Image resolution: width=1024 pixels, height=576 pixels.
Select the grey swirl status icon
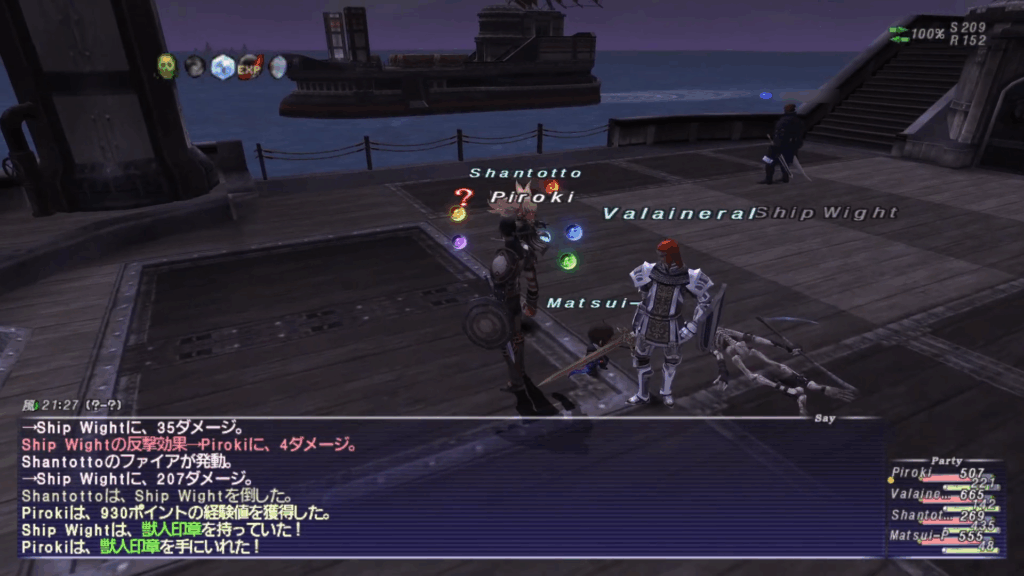click(x=195, y=67)
